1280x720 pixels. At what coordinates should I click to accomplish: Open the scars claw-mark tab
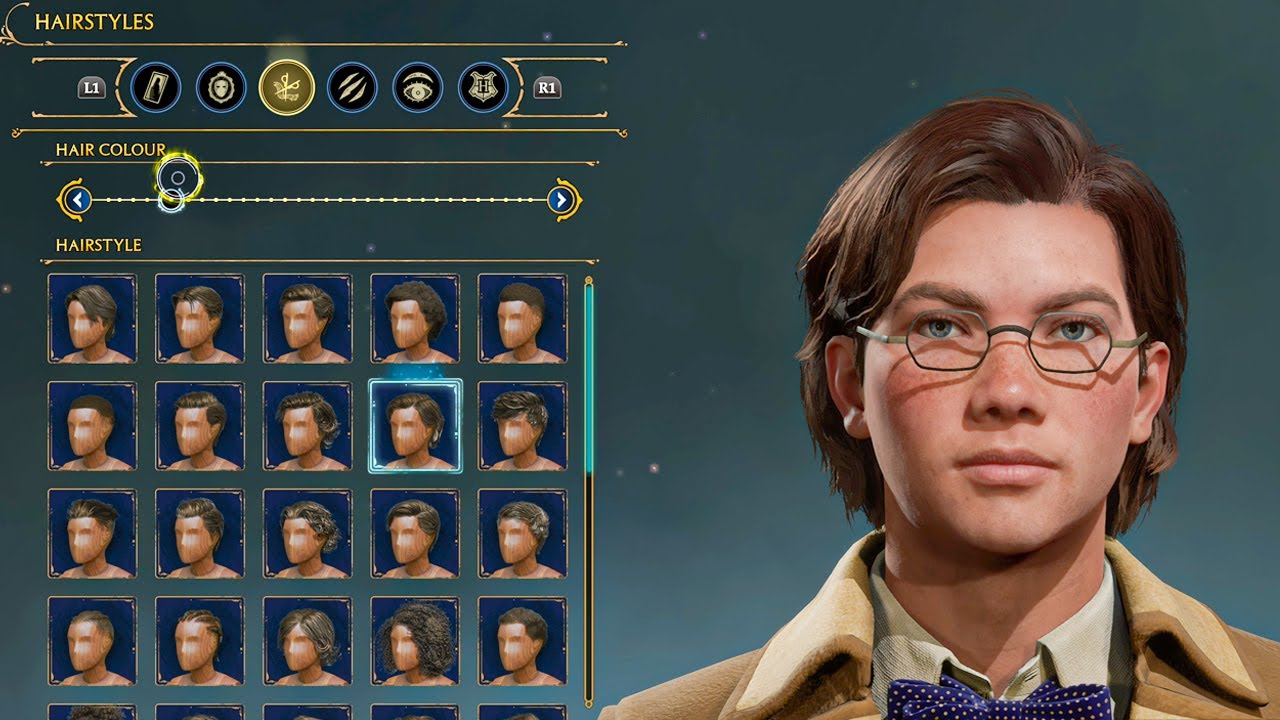[x=352, y=88]
